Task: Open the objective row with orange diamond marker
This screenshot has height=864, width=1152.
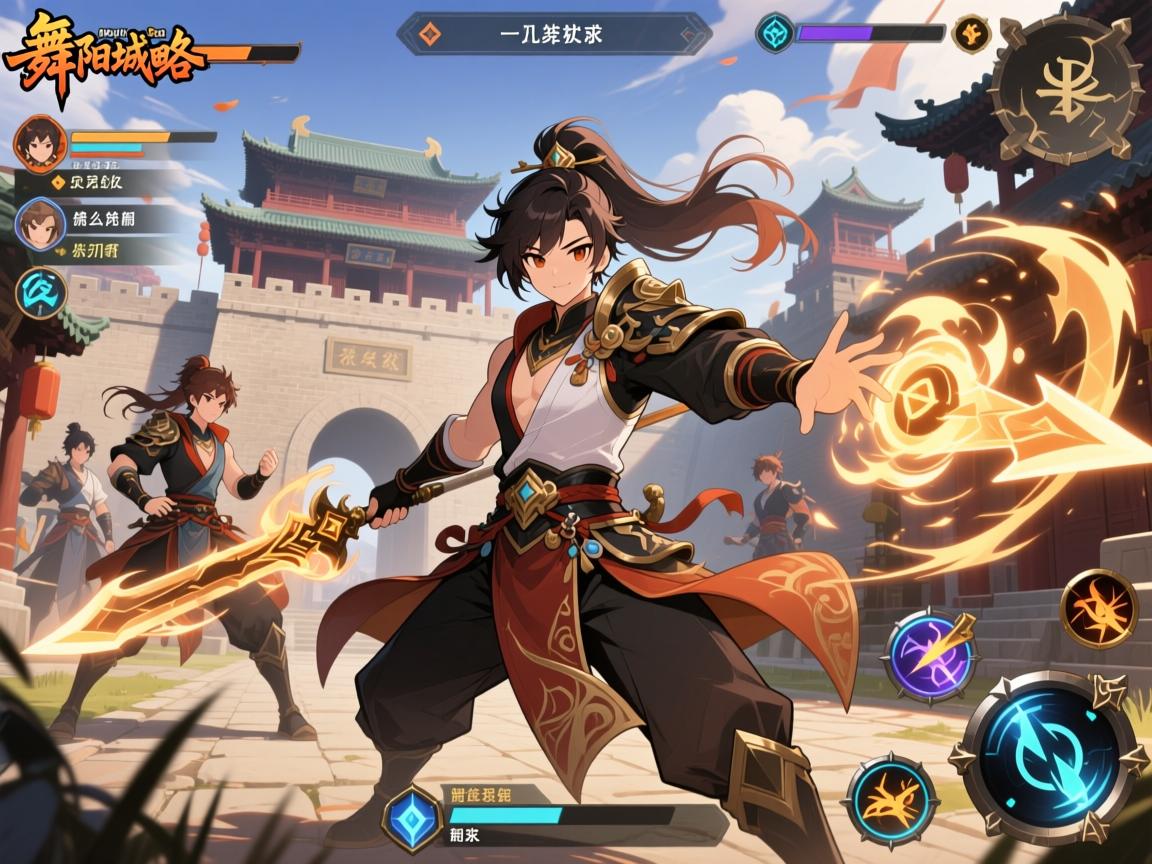Action: tap(88, 182)
